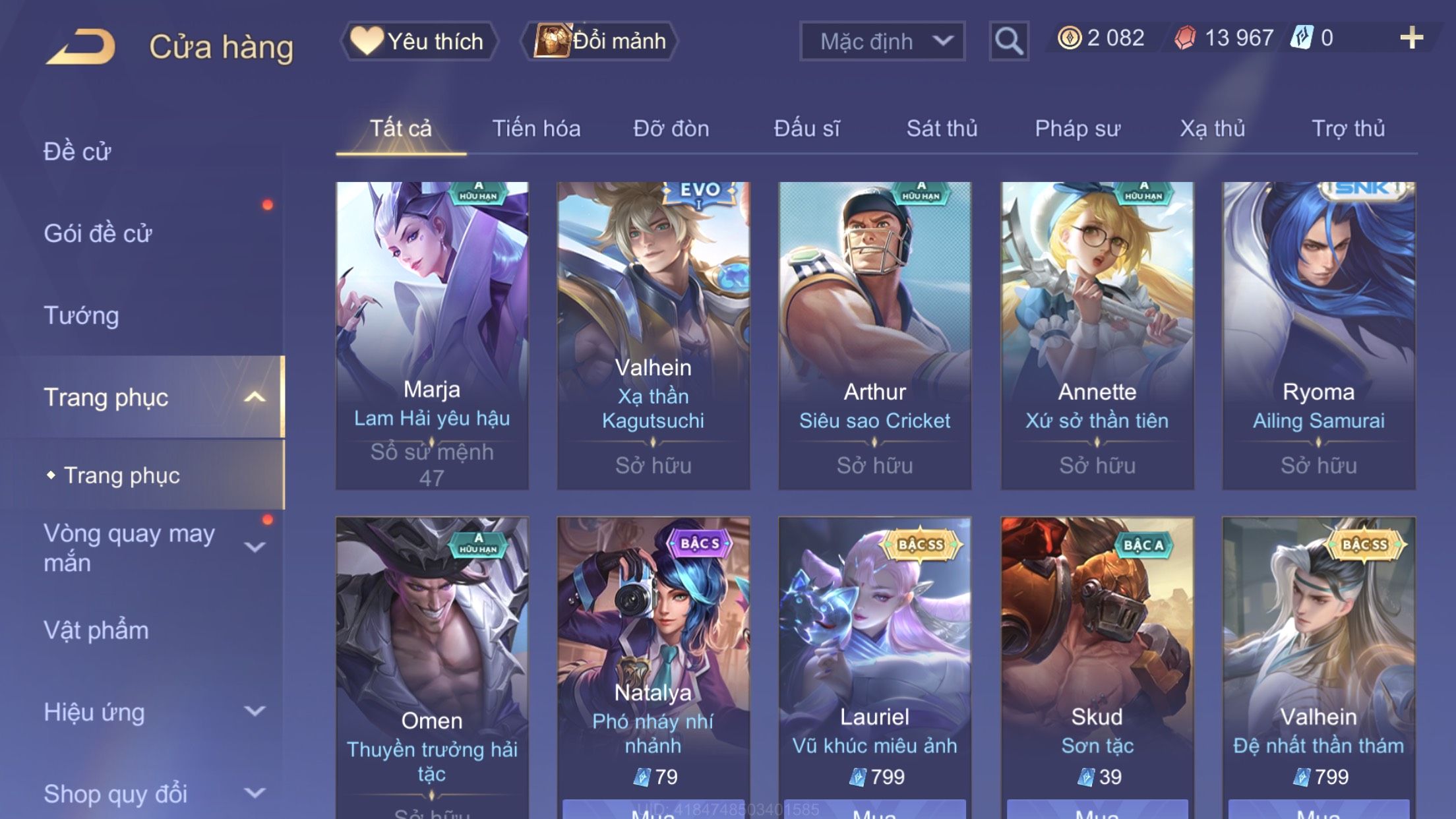The image size is (1456, 819).
Task: Open the Vật phẩm items section
Action: click(x=96, y=630)
